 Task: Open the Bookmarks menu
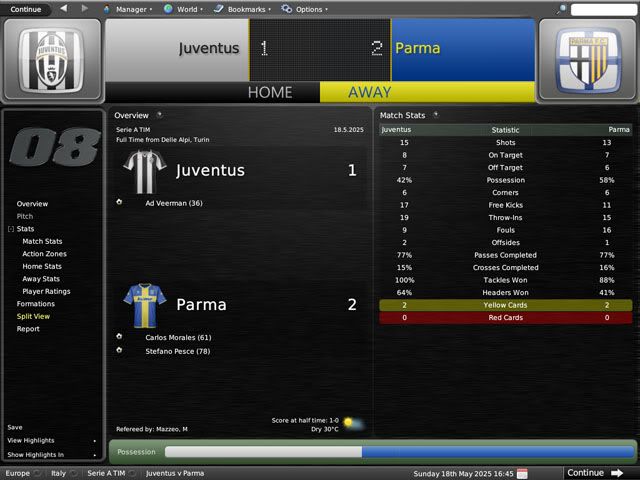click(x=242, y=9)
